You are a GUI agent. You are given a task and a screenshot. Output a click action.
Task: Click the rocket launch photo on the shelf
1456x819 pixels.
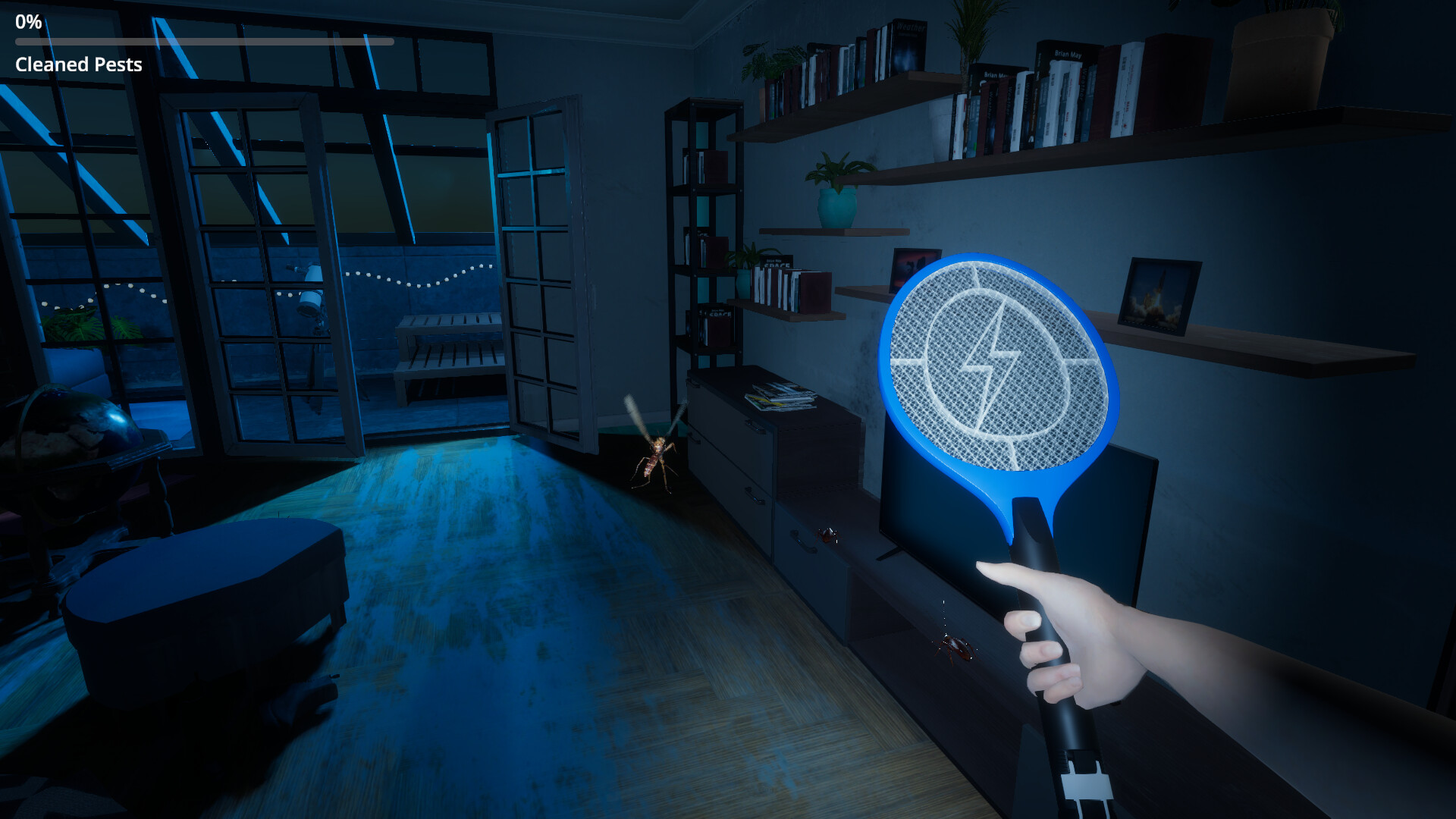[x=1162, y=296]
